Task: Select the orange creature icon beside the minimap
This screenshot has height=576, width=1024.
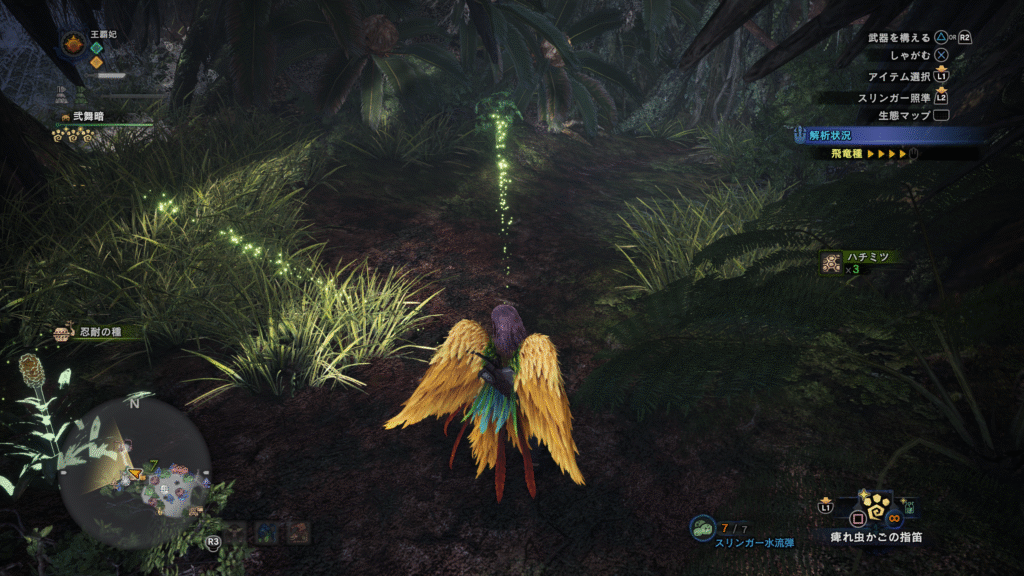Action: click(298, 533)
